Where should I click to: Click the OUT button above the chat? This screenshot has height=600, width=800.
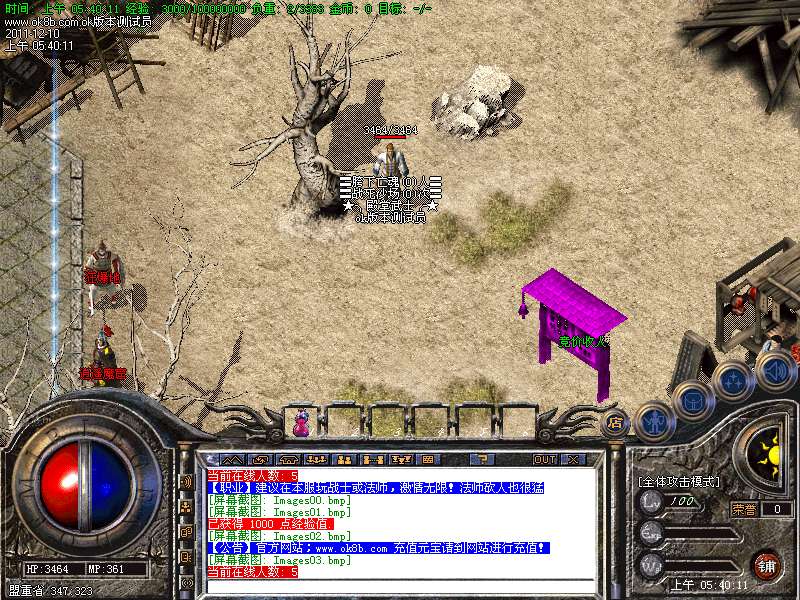544,459
